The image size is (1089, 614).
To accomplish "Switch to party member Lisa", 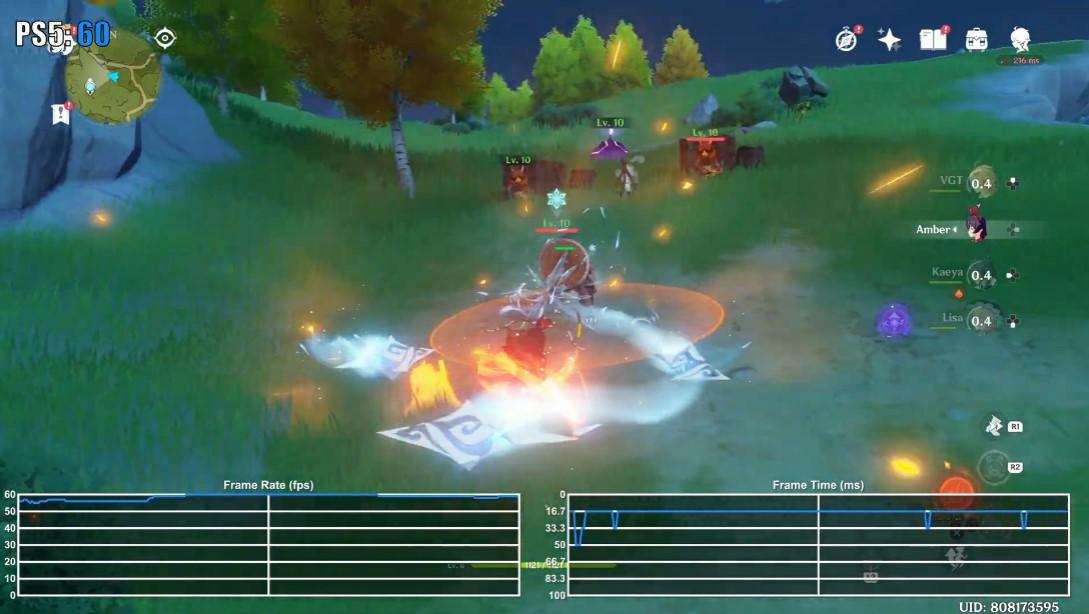I will [980, 320].
